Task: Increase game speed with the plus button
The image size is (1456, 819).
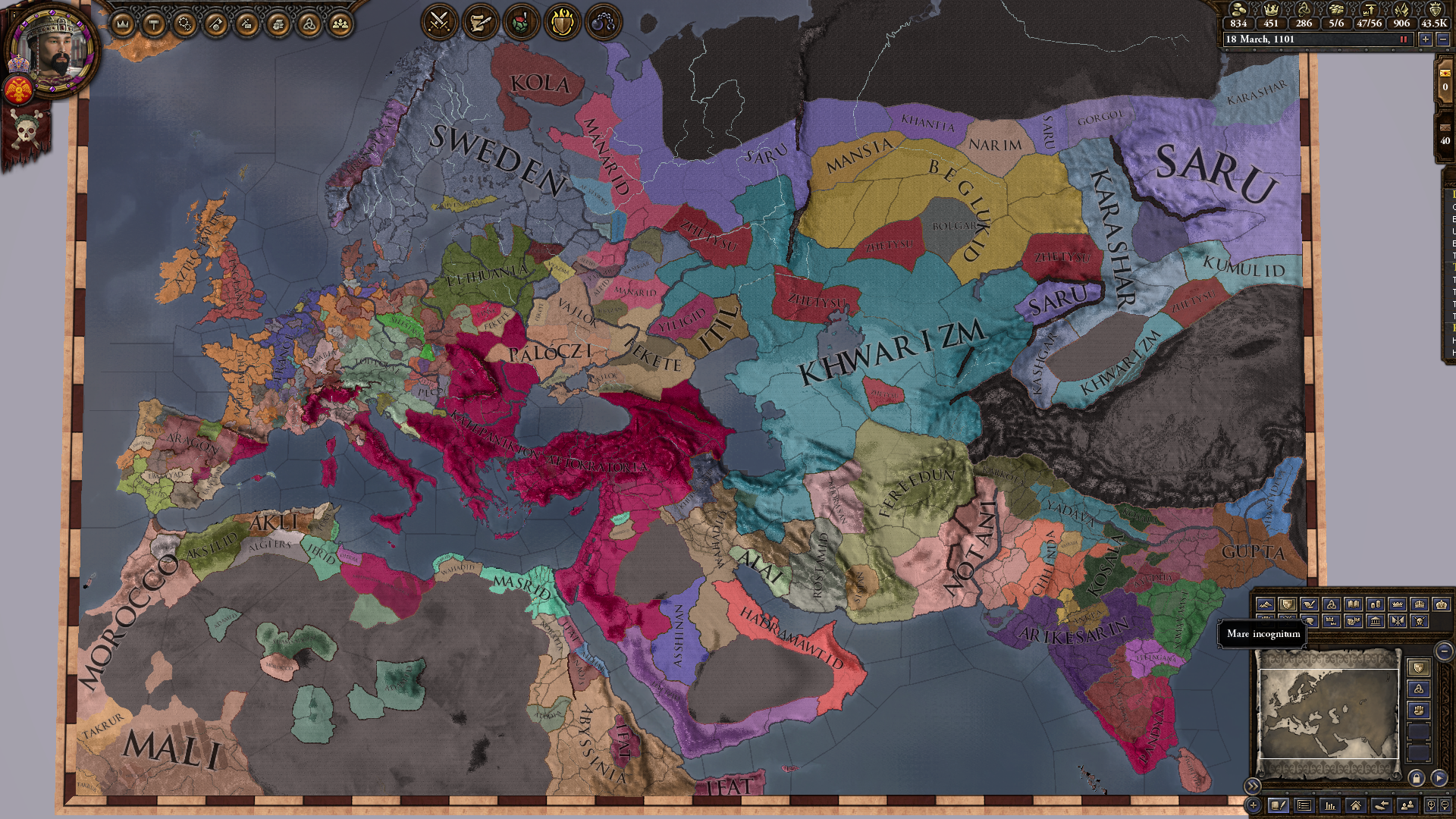Action: (x=1426, y=39)
